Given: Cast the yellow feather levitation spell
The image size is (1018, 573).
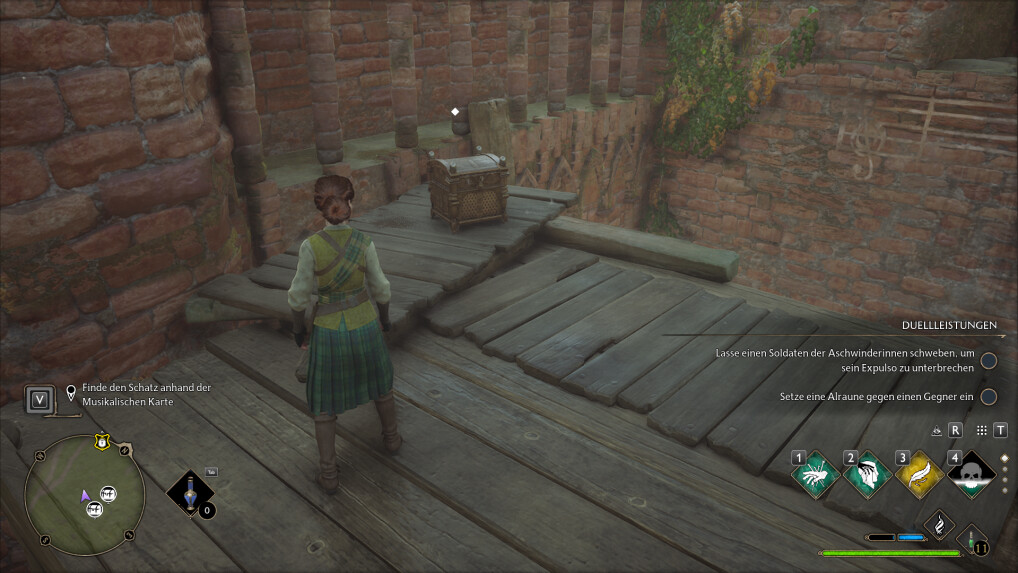Looking at the screenshot, I should click(x=920, y=474).
